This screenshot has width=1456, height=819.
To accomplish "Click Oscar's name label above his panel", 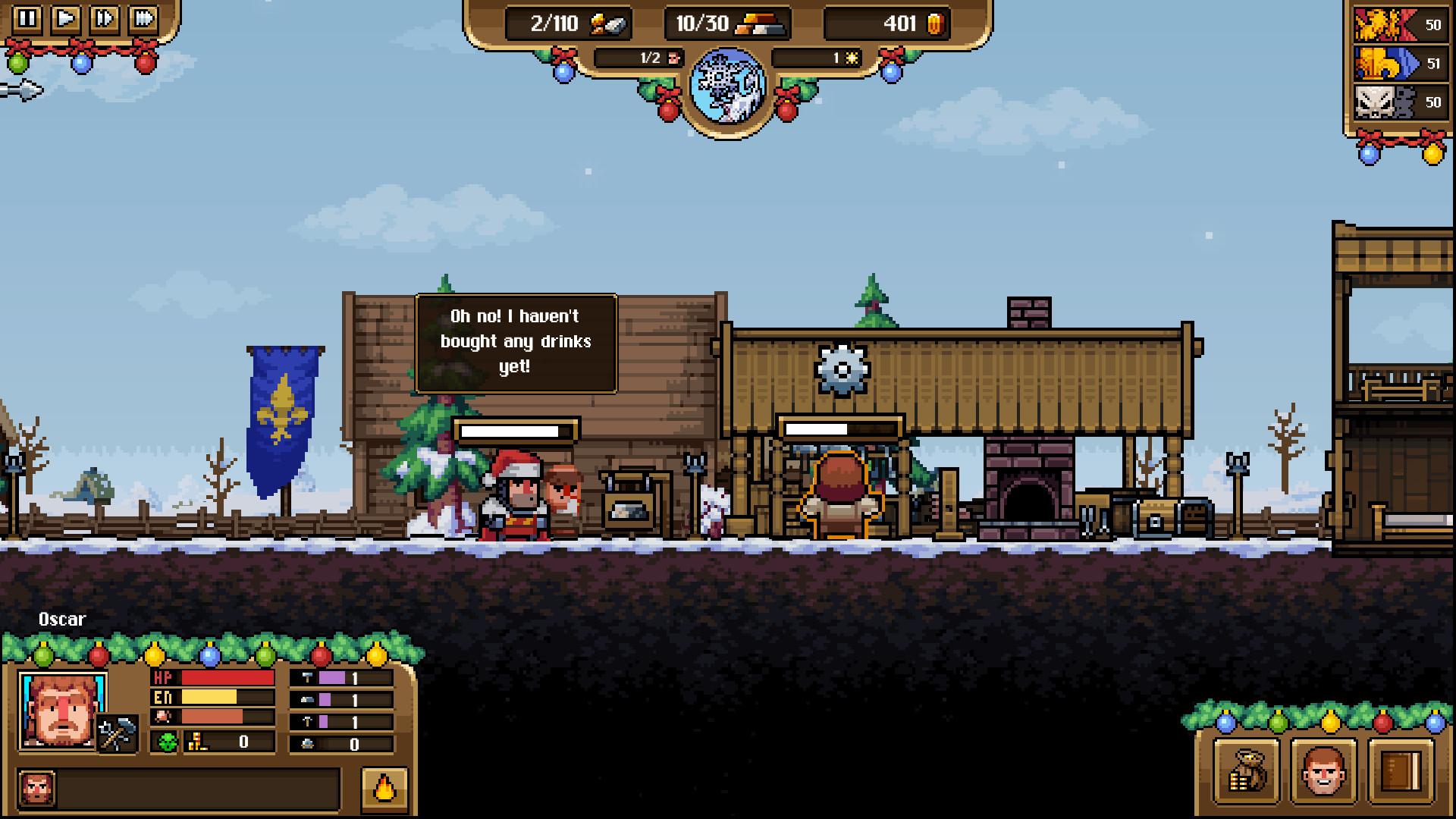I will coord(63,619).
